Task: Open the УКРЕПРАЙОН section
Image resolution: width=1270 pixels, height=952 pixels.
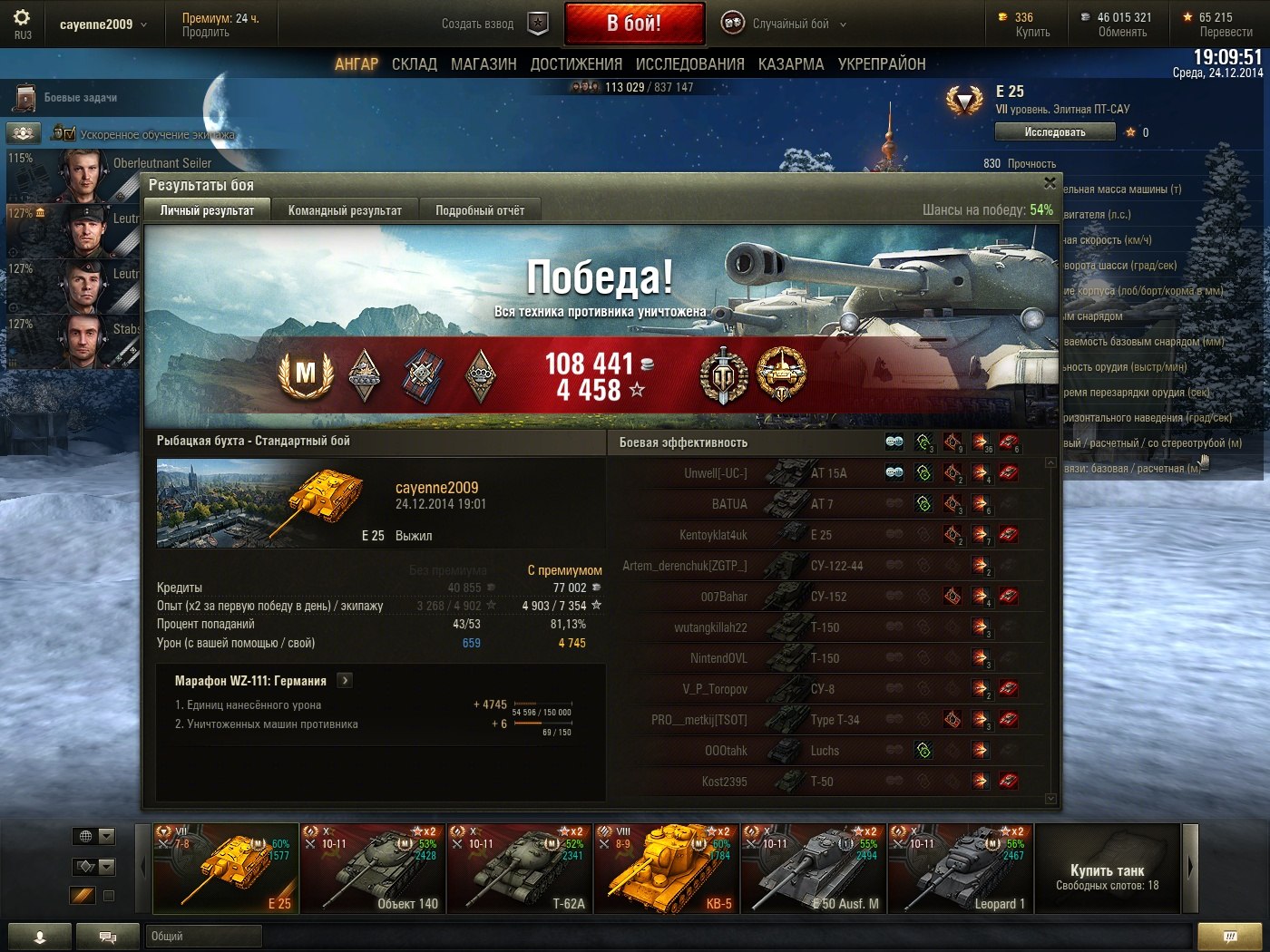Action: tap(882, 64)
